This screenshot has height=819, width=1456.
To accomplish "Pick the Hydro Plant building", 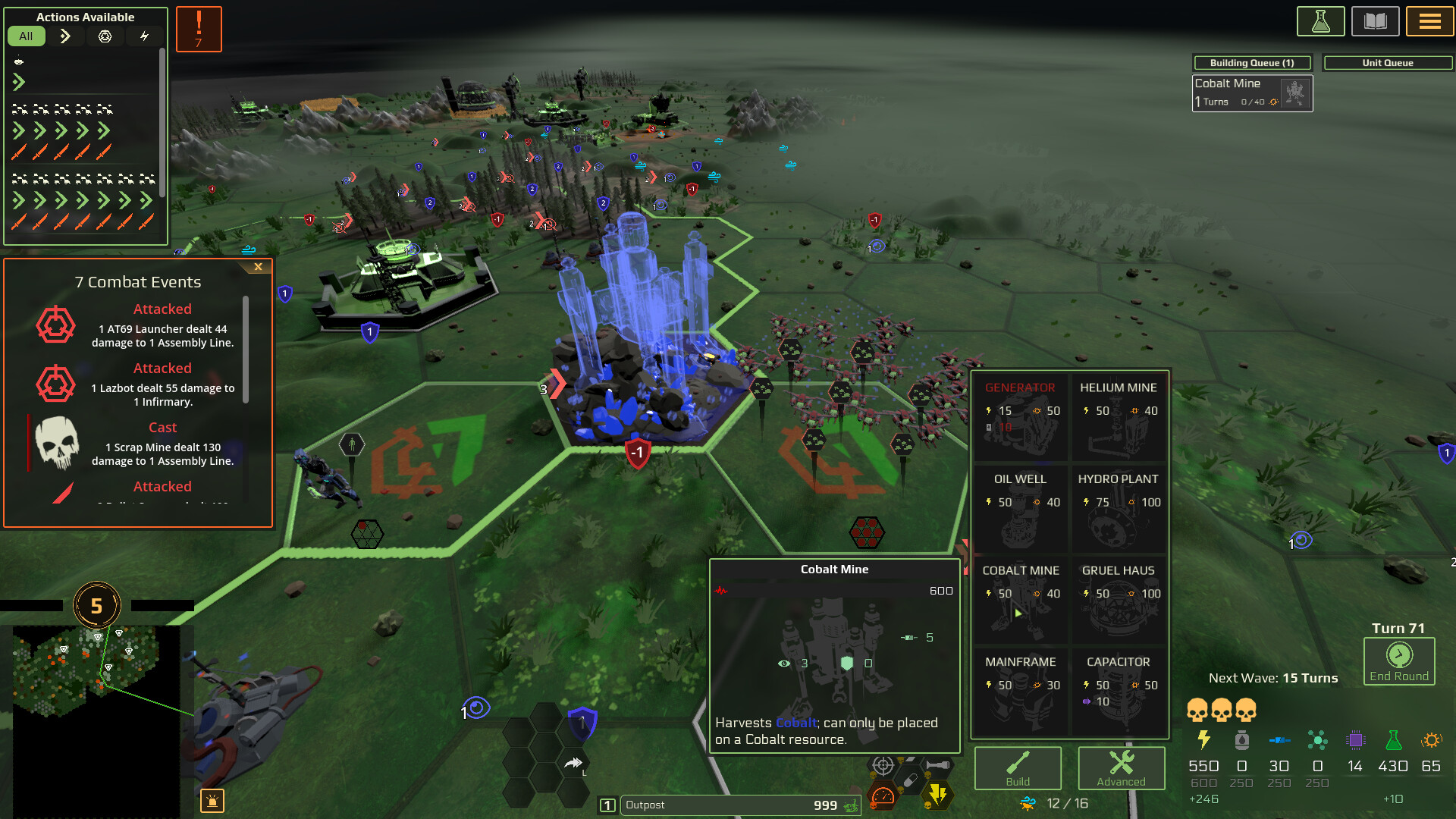I will [1118, 508].
